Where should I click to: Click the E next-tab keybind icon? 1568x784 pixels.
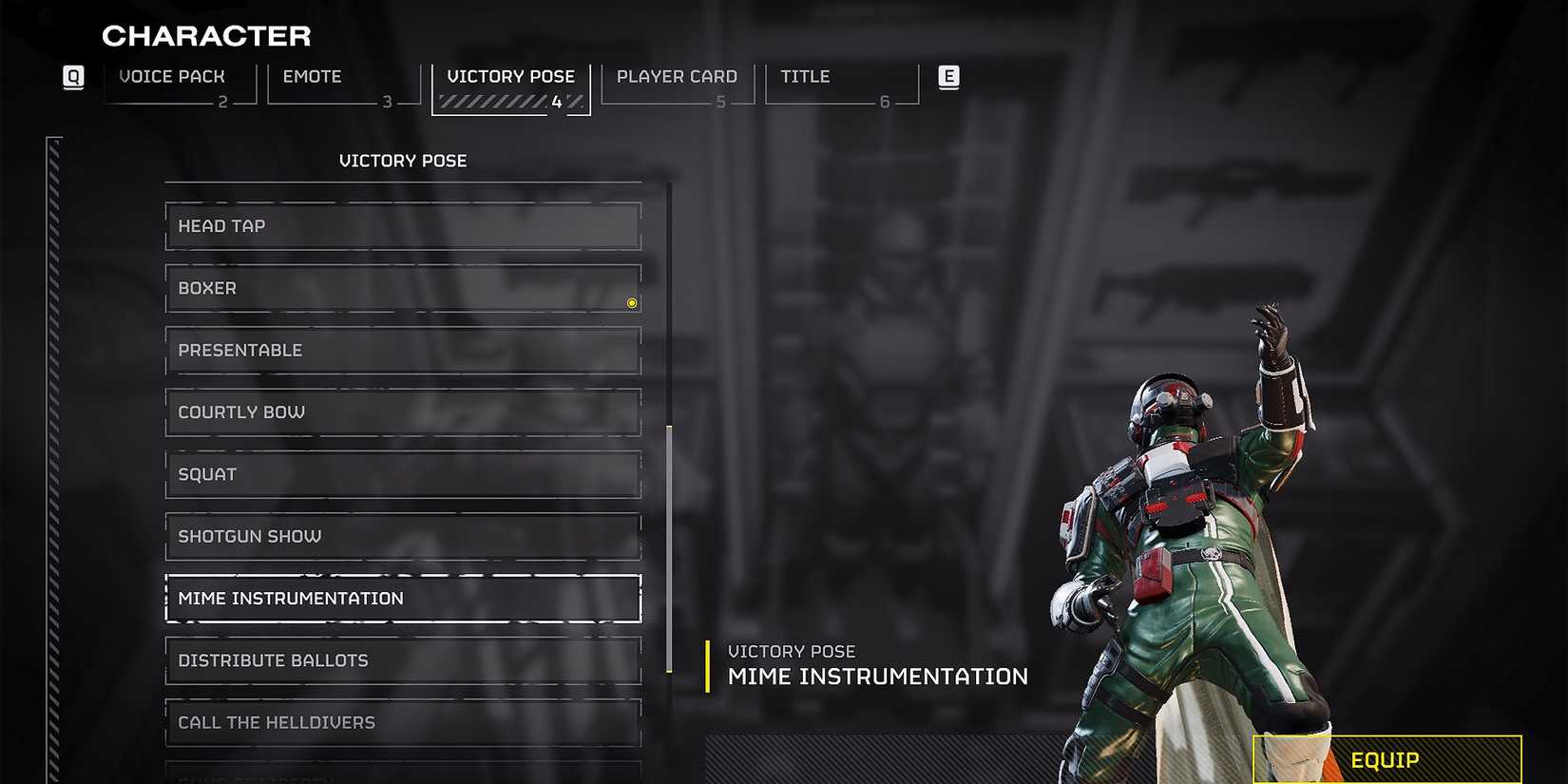[x=947, y=77]
